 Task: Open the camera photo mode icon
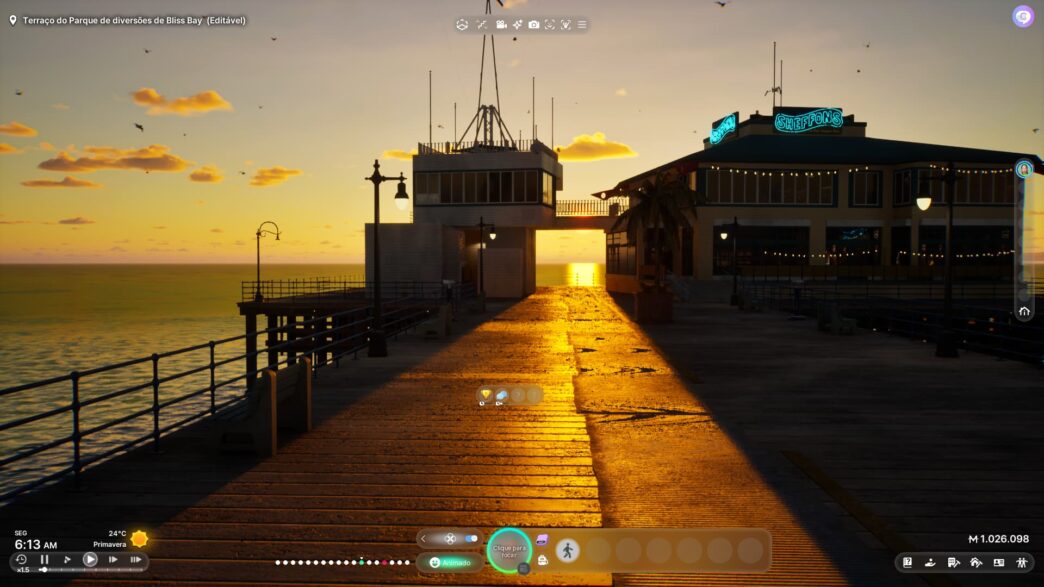(x=534, y=24)
